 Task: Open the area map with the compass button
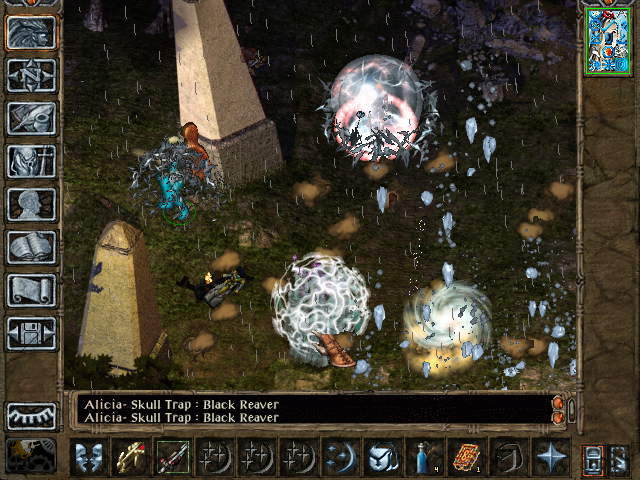[x=32, y=76]
